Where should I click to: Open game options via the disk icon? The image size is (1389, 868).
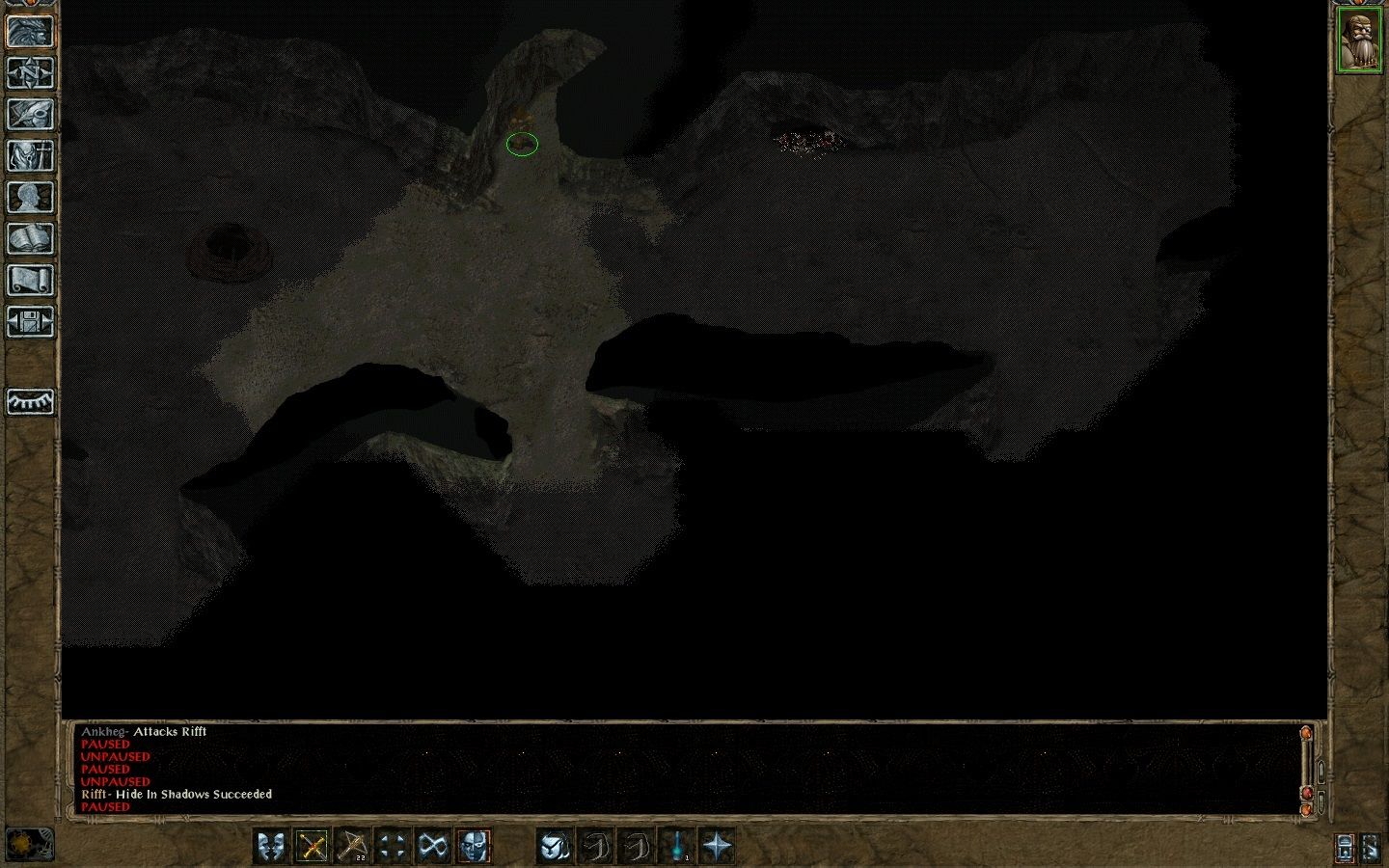pos(29,323)
